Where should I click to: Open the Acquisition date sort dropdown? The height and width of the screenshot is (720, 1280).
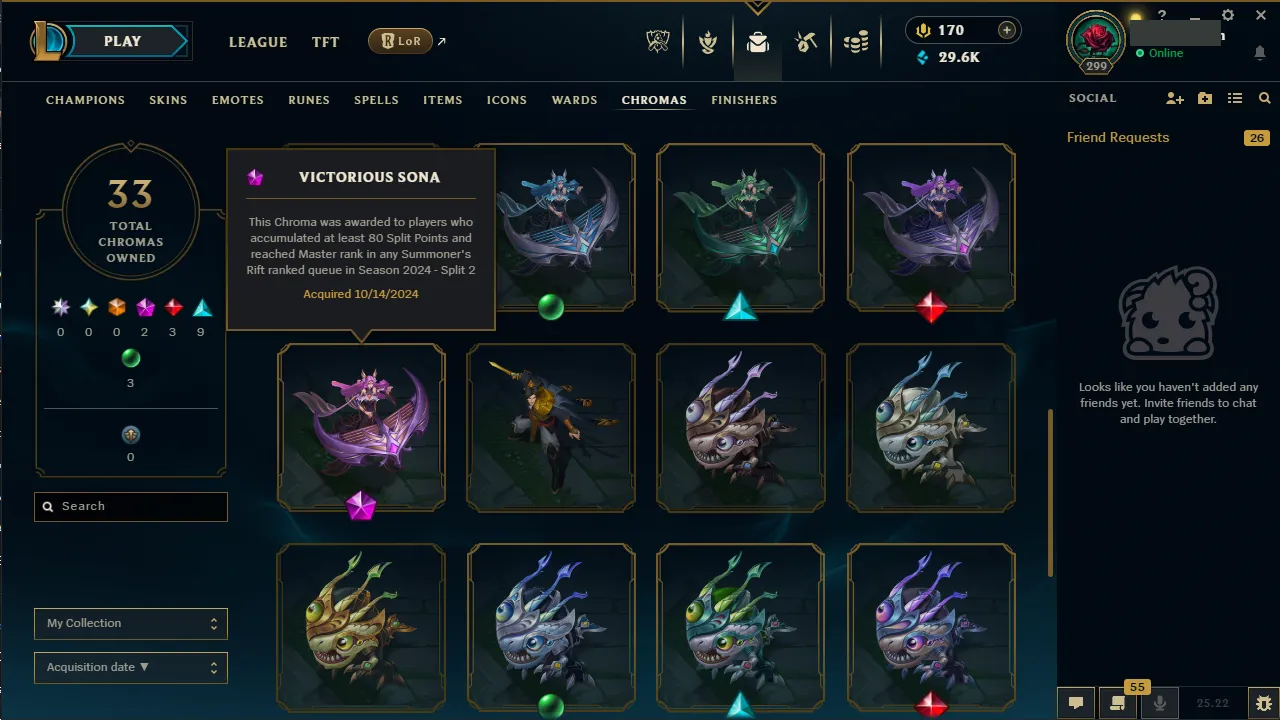pos(130,667)
